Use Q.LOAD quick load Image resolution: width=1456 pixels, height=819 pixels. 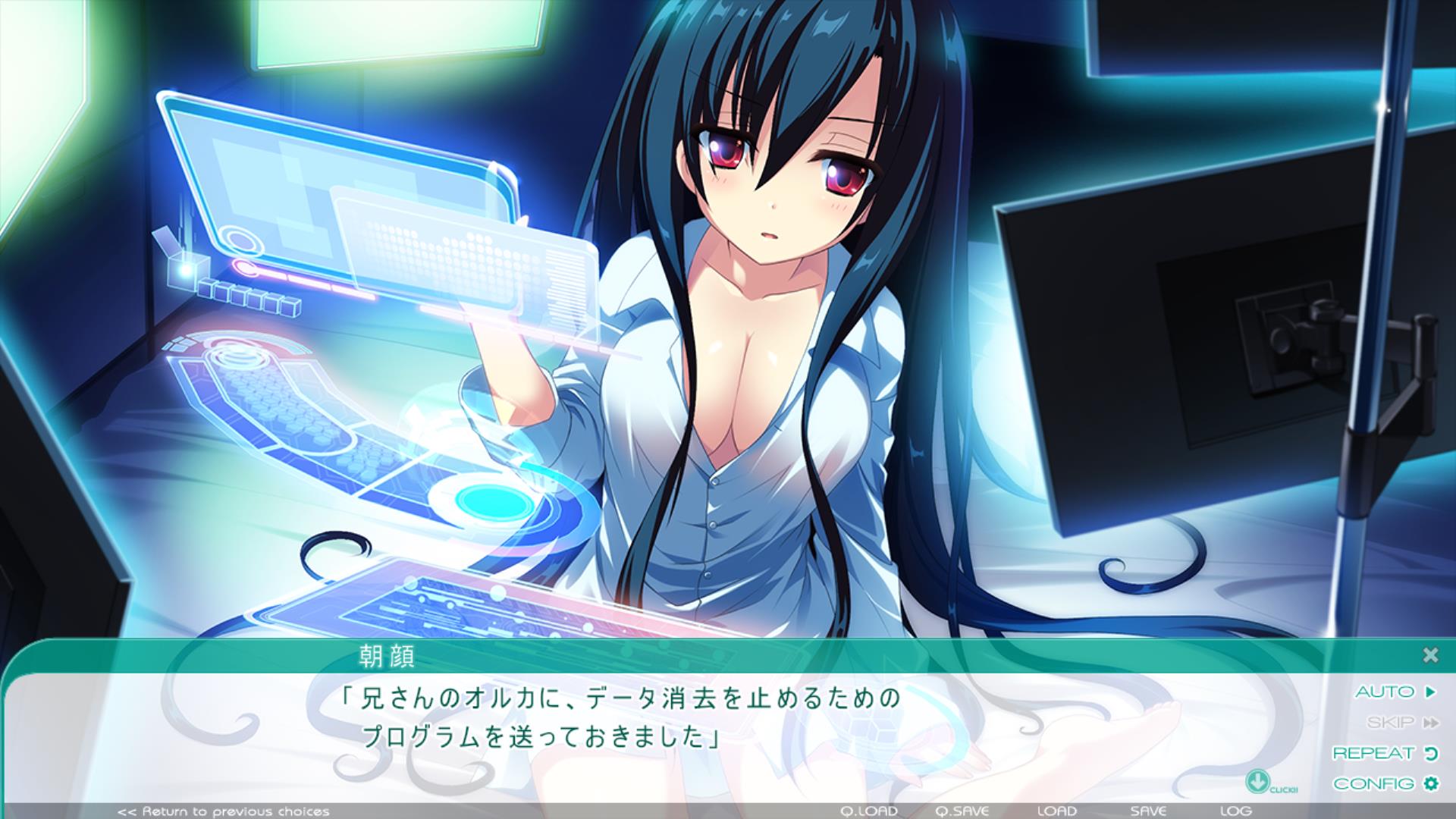(x=869, y=811)
